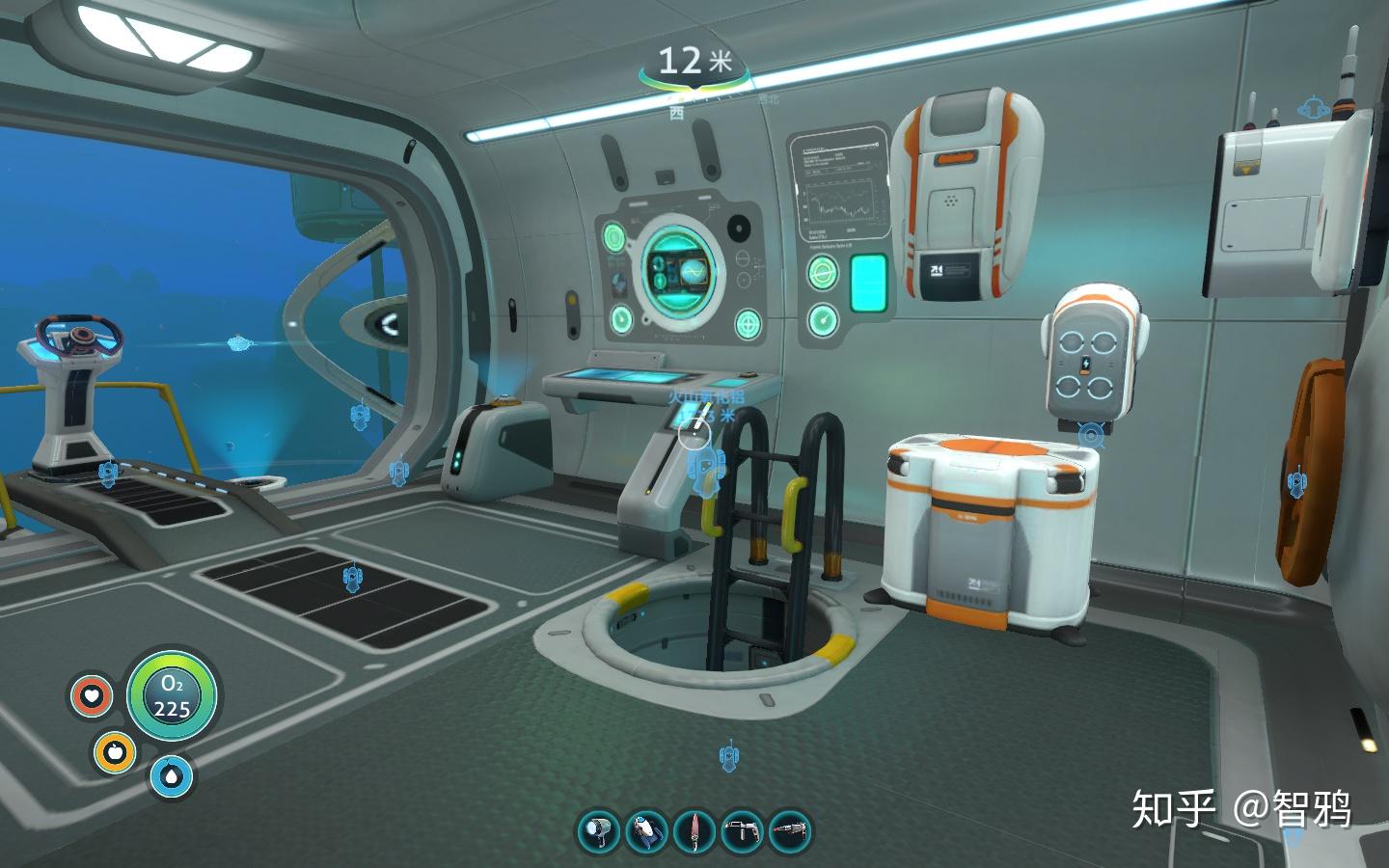Select the habitat builder tool slot
1389x868 pixels.
point(743,831)
